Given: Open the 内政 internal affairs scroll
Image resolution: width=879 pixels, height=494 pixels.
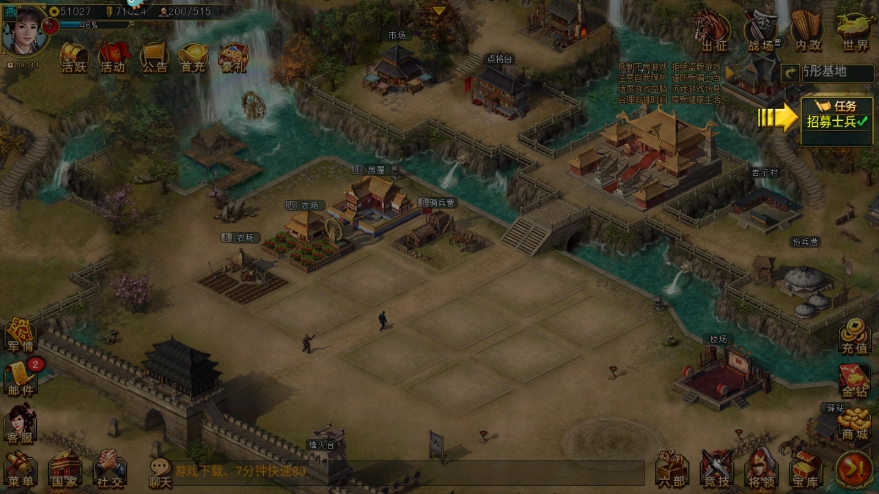Looking at the screenshot, I should pyautogui.click(x=807, y=30).
